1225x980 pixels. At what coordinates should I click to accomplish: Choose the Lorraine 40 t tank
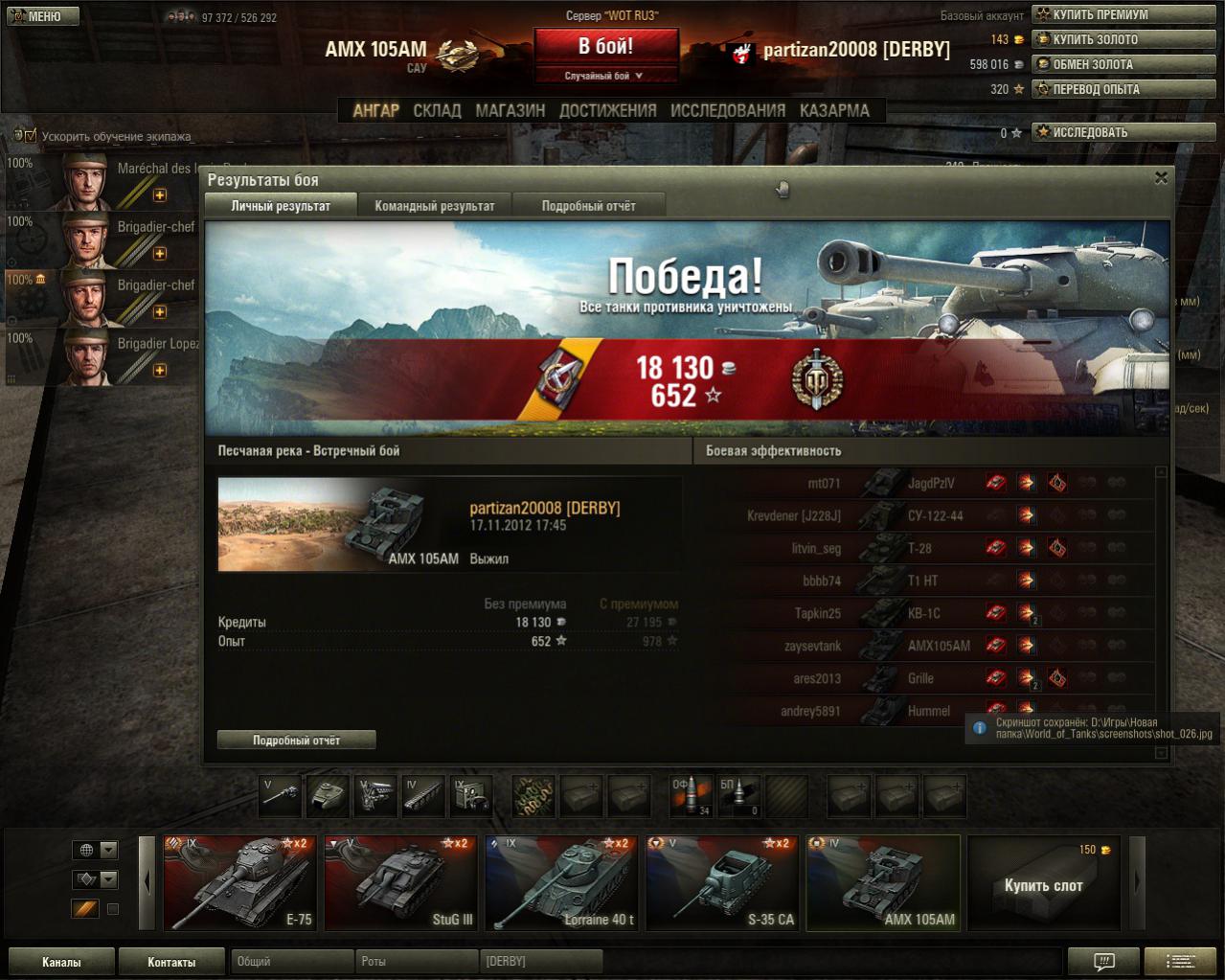(x=561, y=882)
